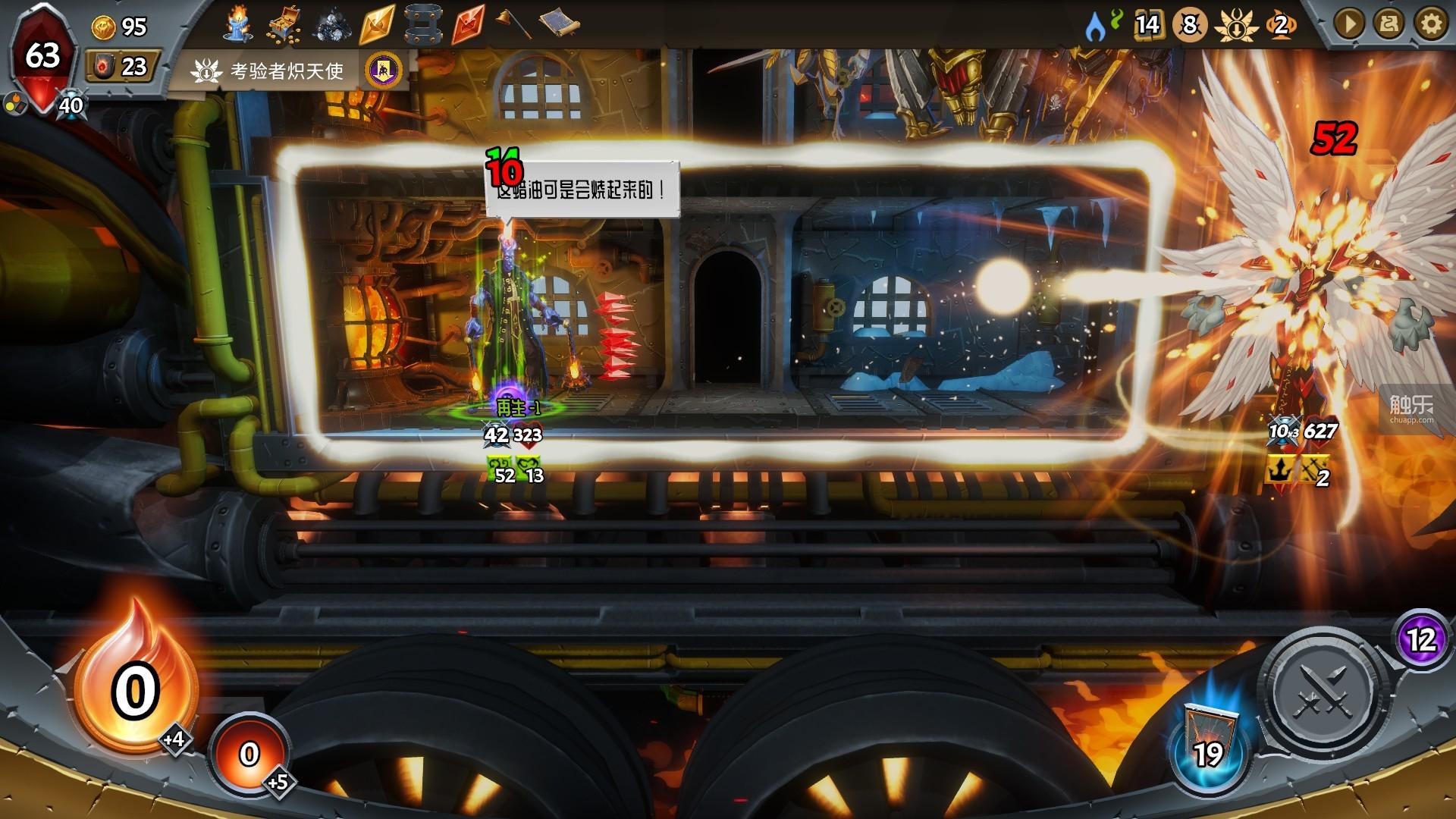Open the purple pile showing 12
The height and width of the screenshot is (819, 1456).
1422,641
